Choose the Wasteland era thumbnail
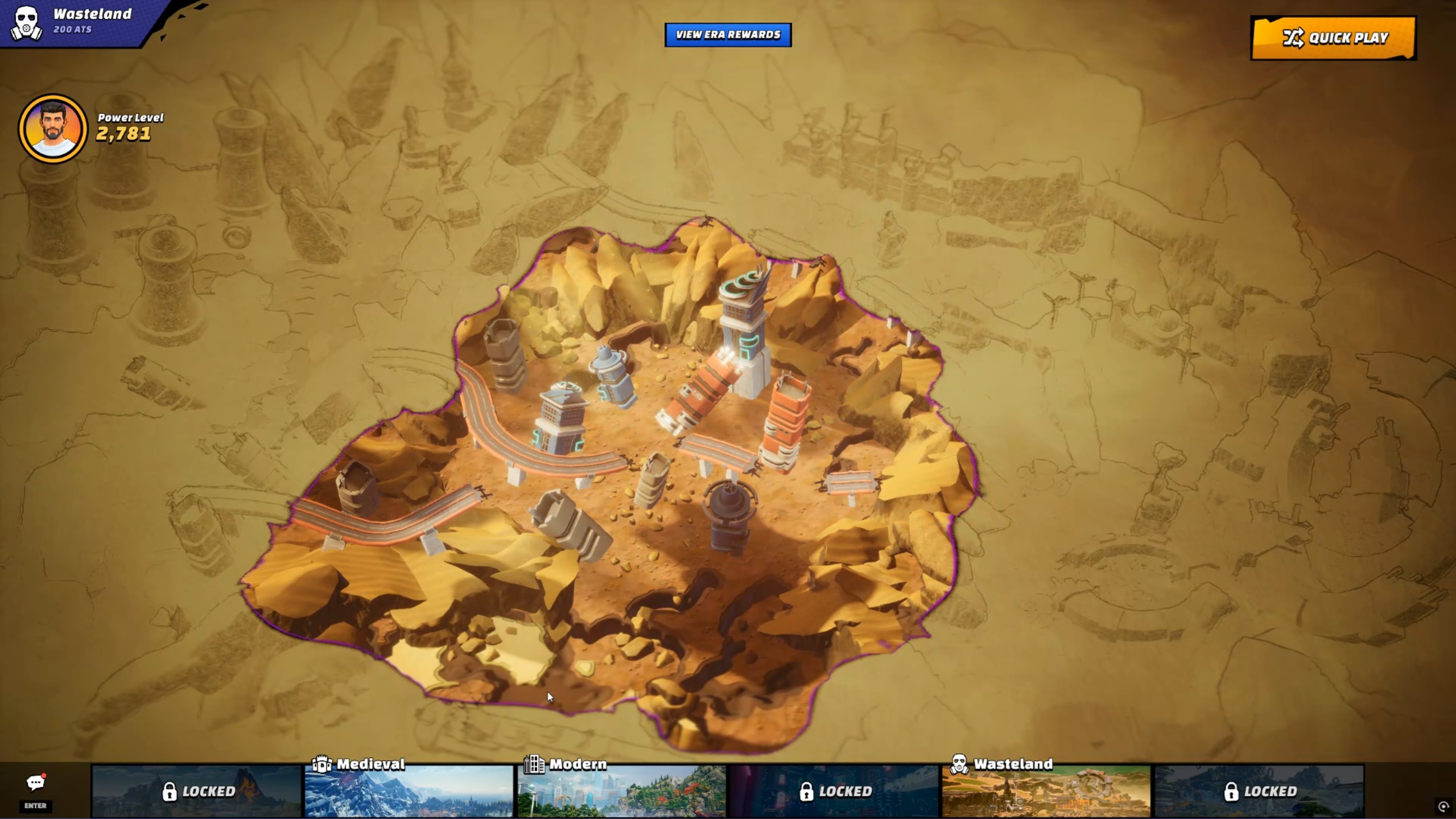The height and width of the screenshot is (819, 1456). tap(1046, 791)
